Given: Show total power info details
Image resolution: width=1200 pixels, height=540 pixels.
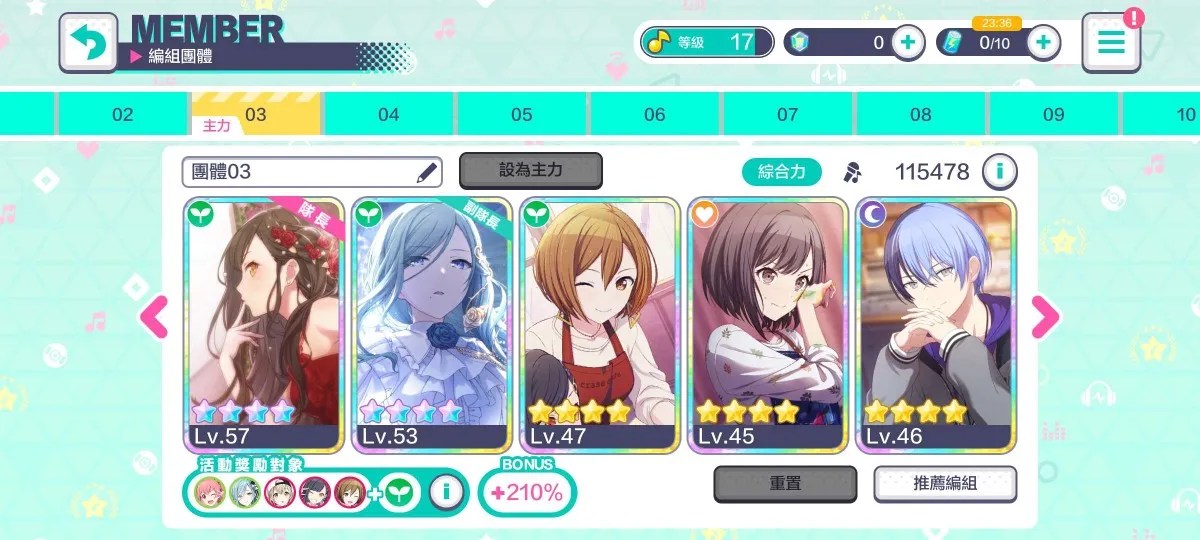Looking at the screenshot, I should 999,172.
